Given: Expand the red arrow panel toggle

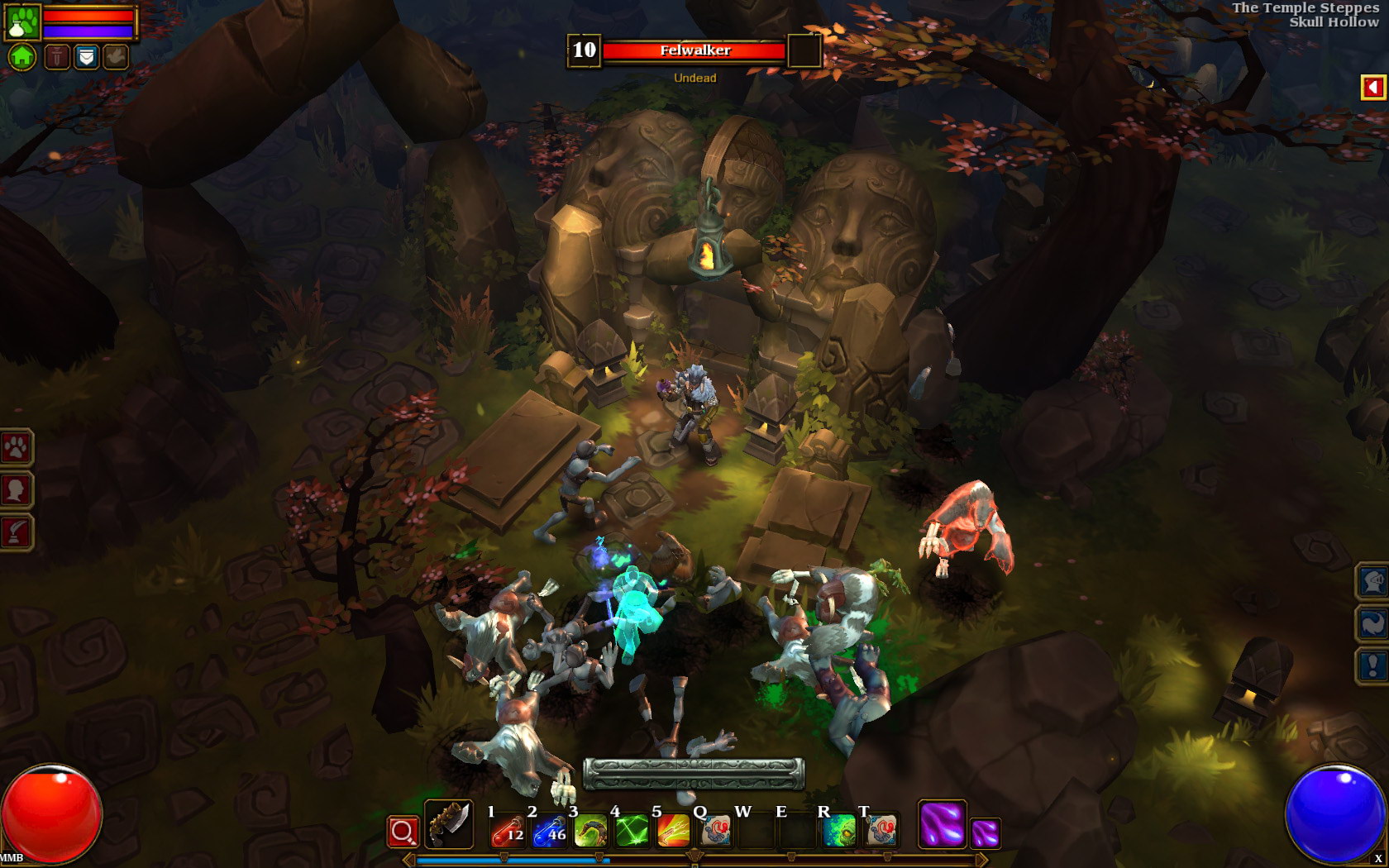Looking at the screenshot, I should coord(1372,87).
